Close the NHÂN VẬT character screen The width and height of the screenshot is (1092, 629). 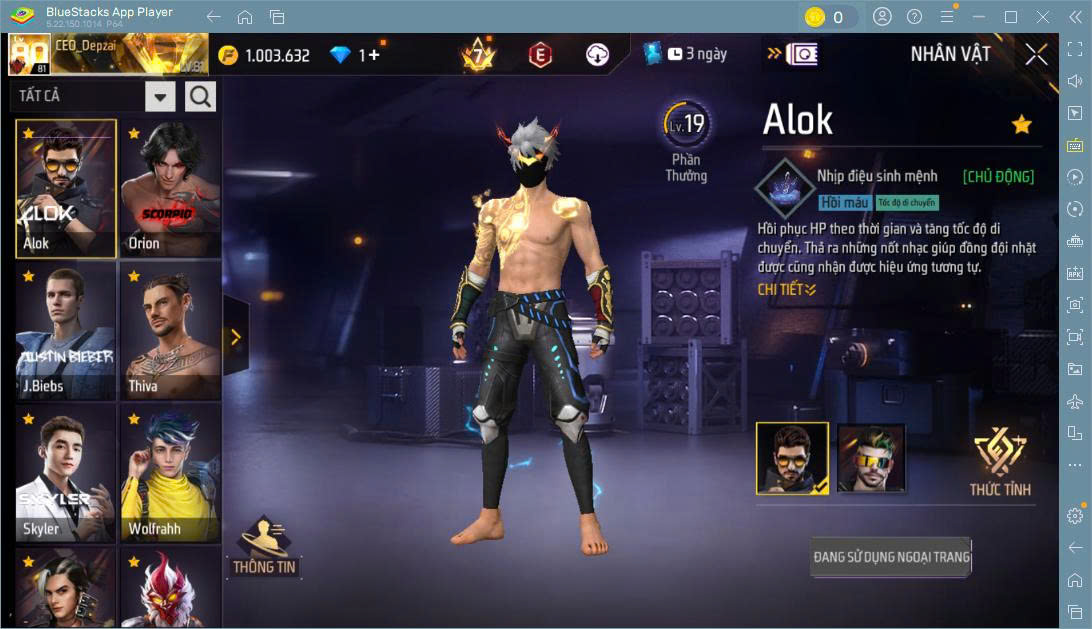coord(1037,54)
